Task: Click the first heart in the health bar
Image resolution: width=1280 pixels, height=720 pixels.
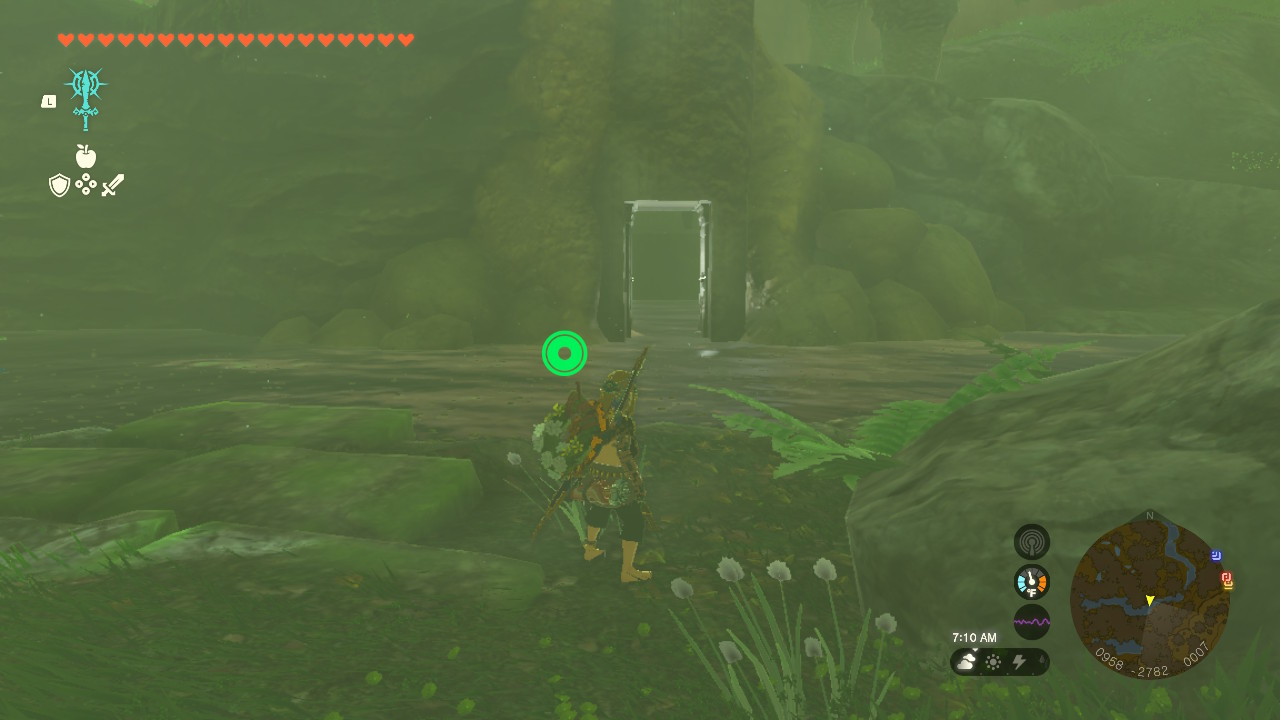Action: pos(66,40)
